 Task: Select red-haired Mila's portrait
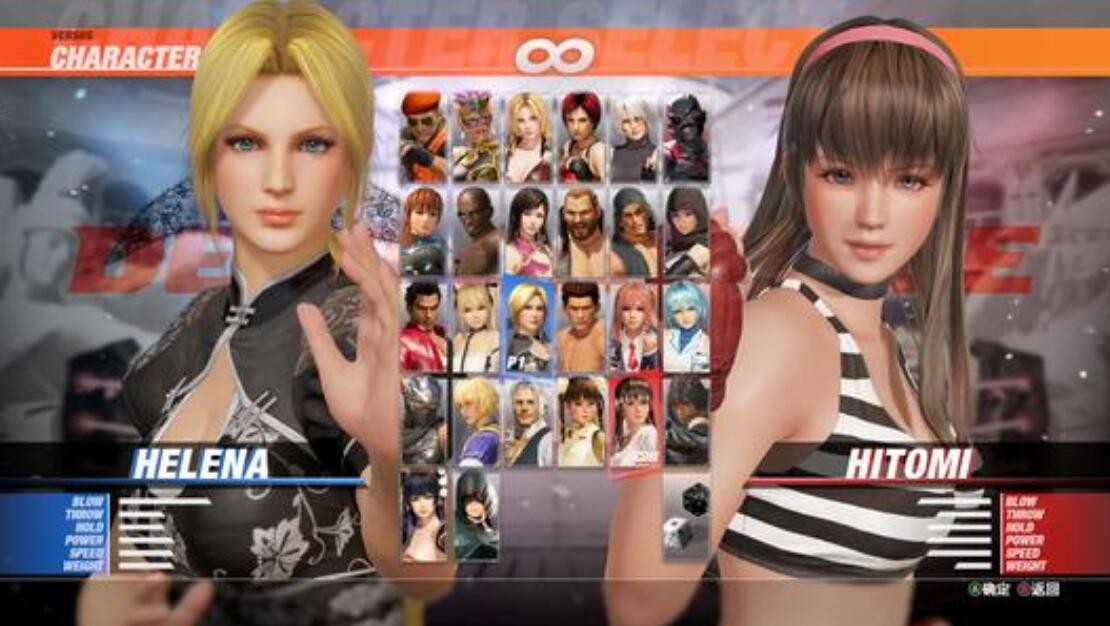[581, 137]
